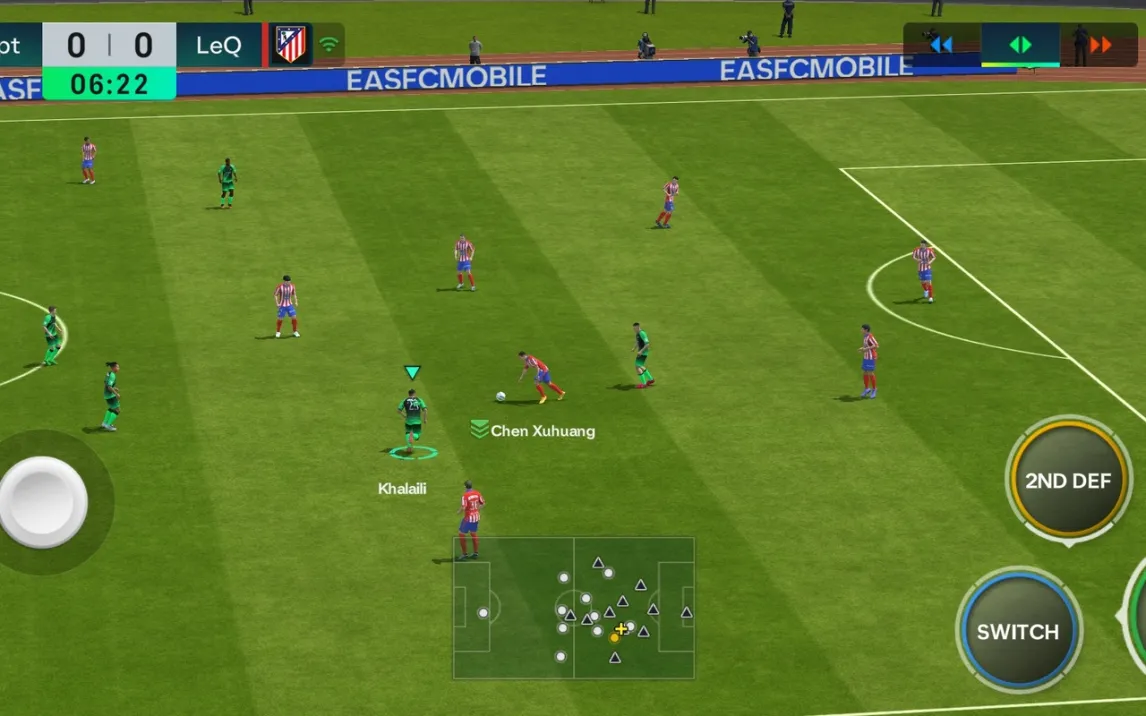
Task: Activate the orange attacking tactic arrows
Action: 1100,45
